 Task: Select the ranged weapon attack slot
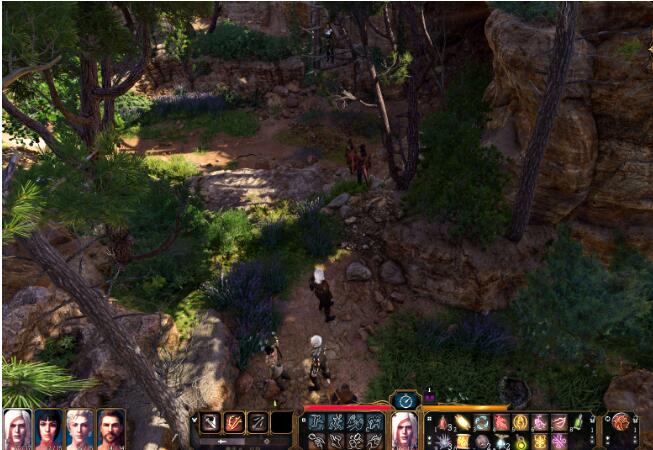258,422
